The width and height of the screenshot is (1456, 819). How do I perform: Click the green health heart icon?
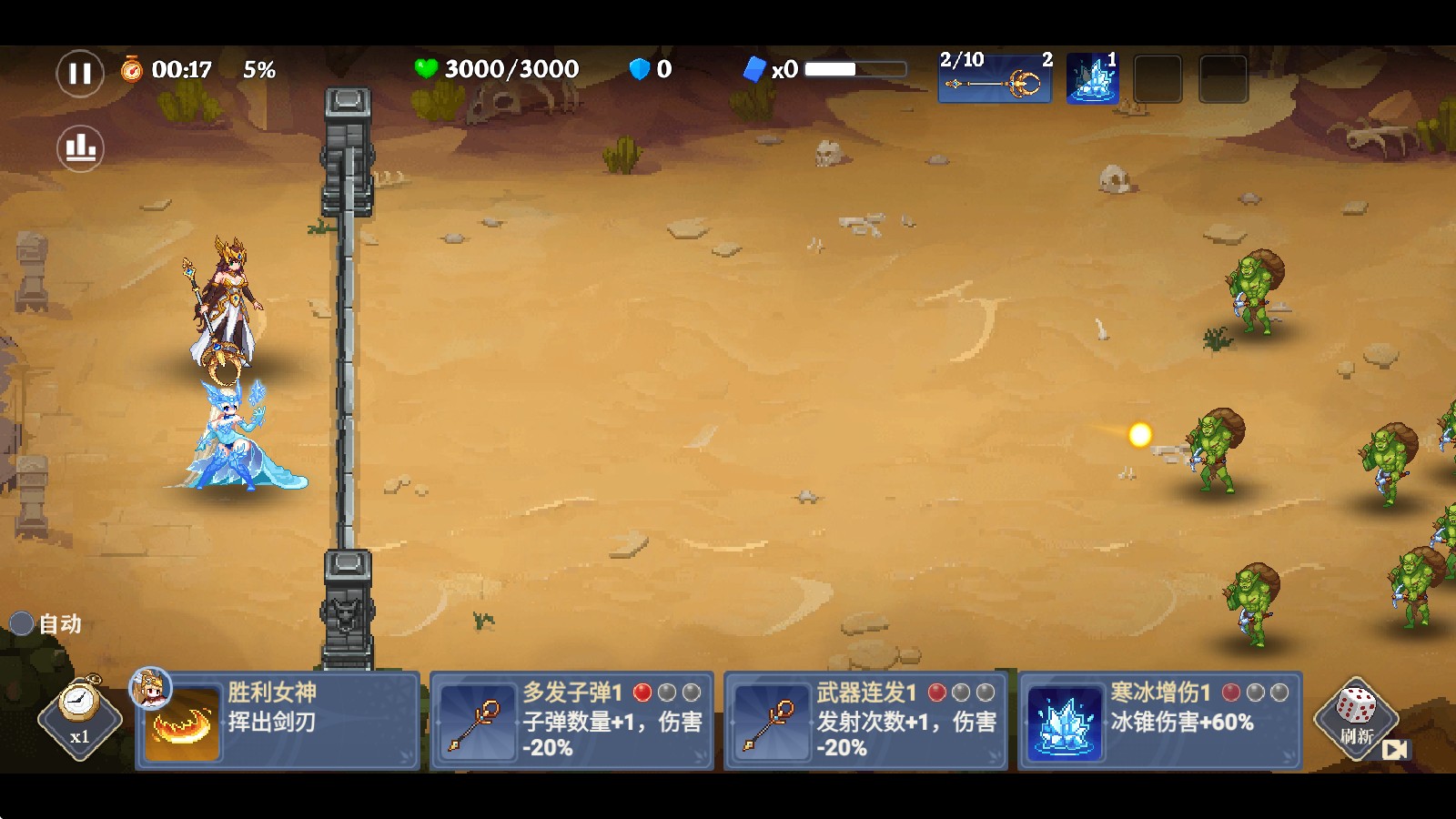click(x=427, y=66)
